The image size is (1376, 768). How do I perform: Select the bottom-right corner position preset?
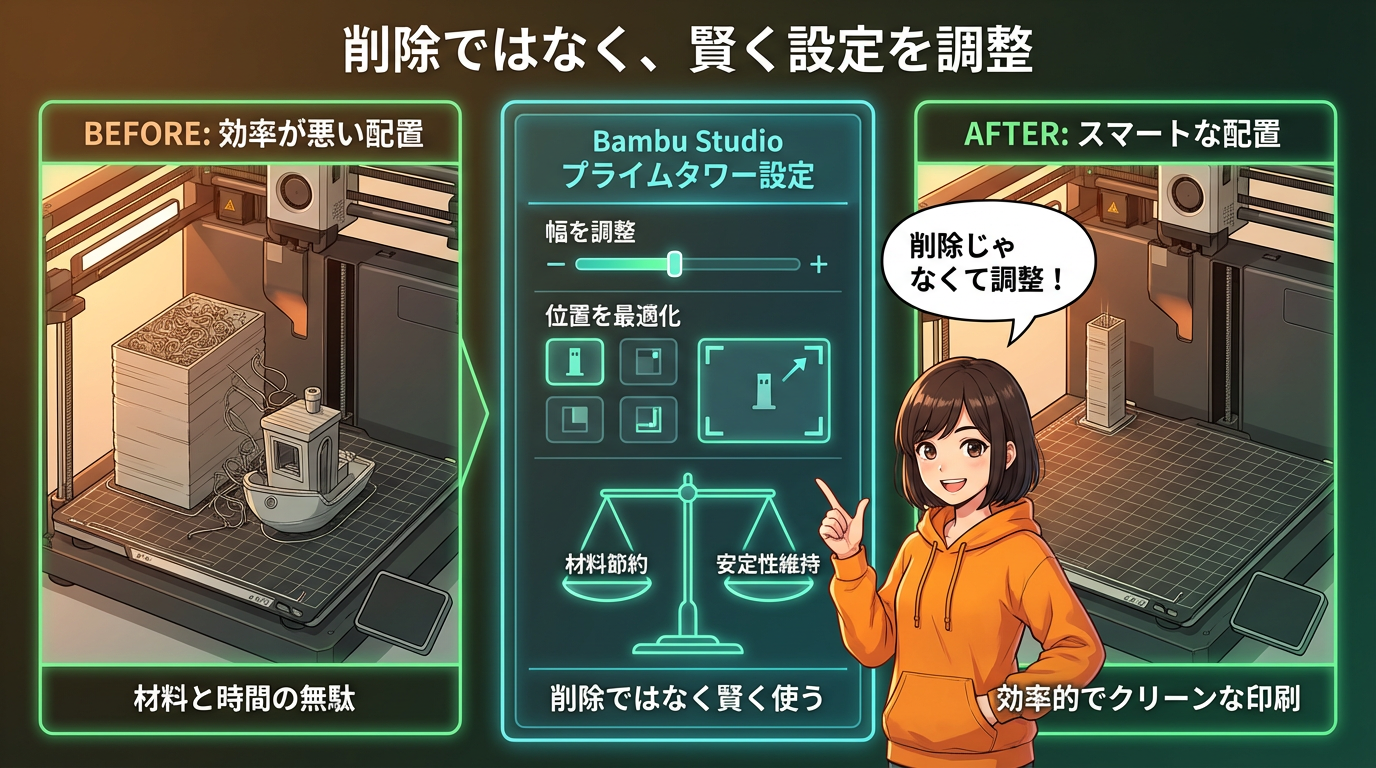pyautogui.click(x=648, y=420)
